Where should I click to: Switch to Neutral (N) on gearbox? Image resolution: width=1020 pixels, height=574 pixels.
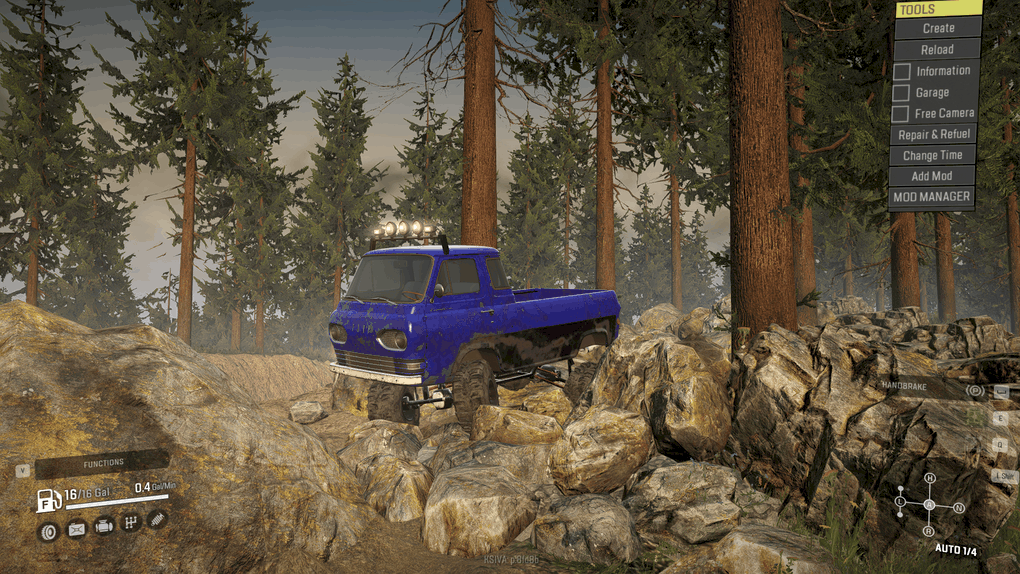point(958,508)
